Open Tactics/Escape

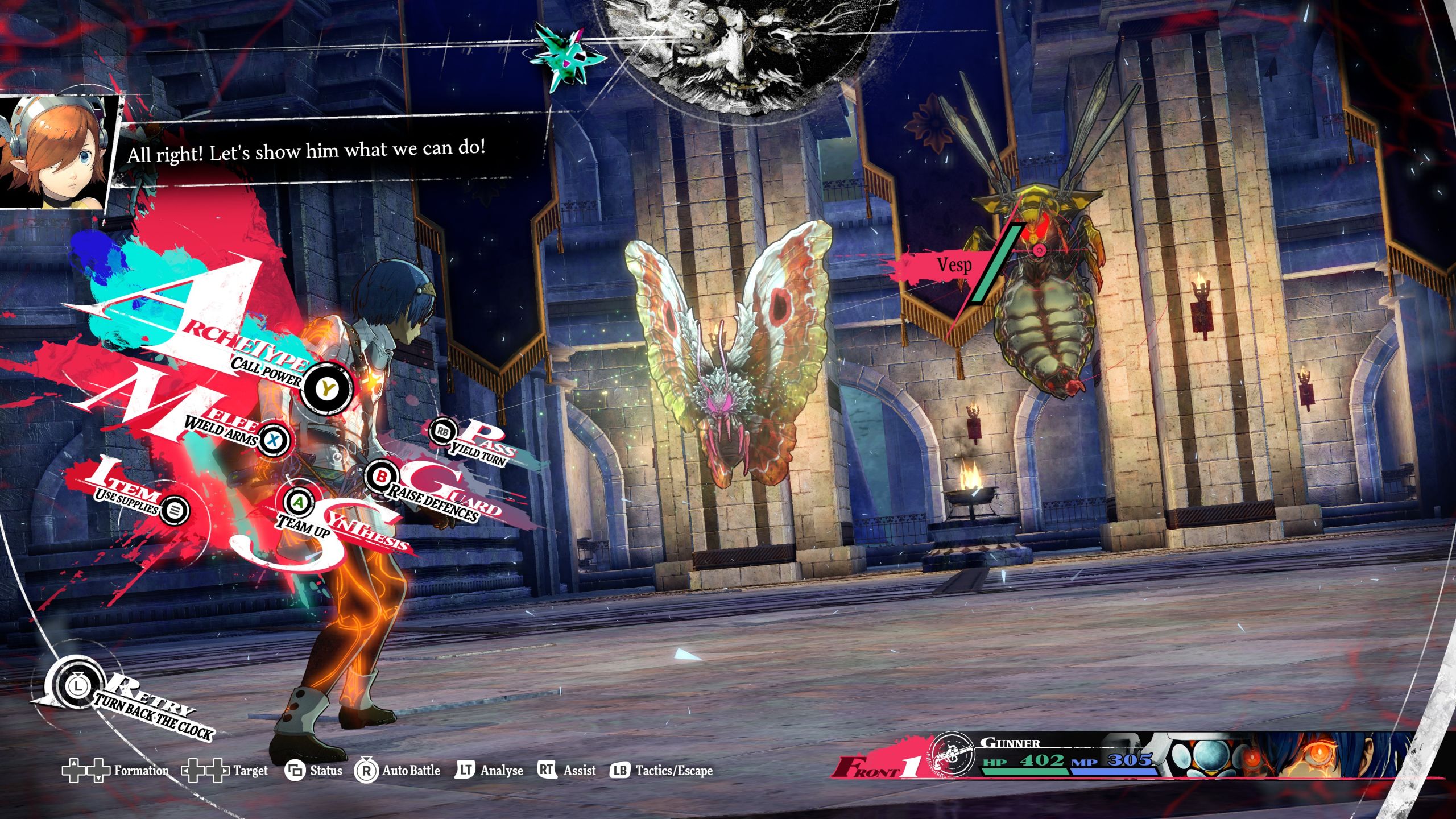(x=661, y=771)
